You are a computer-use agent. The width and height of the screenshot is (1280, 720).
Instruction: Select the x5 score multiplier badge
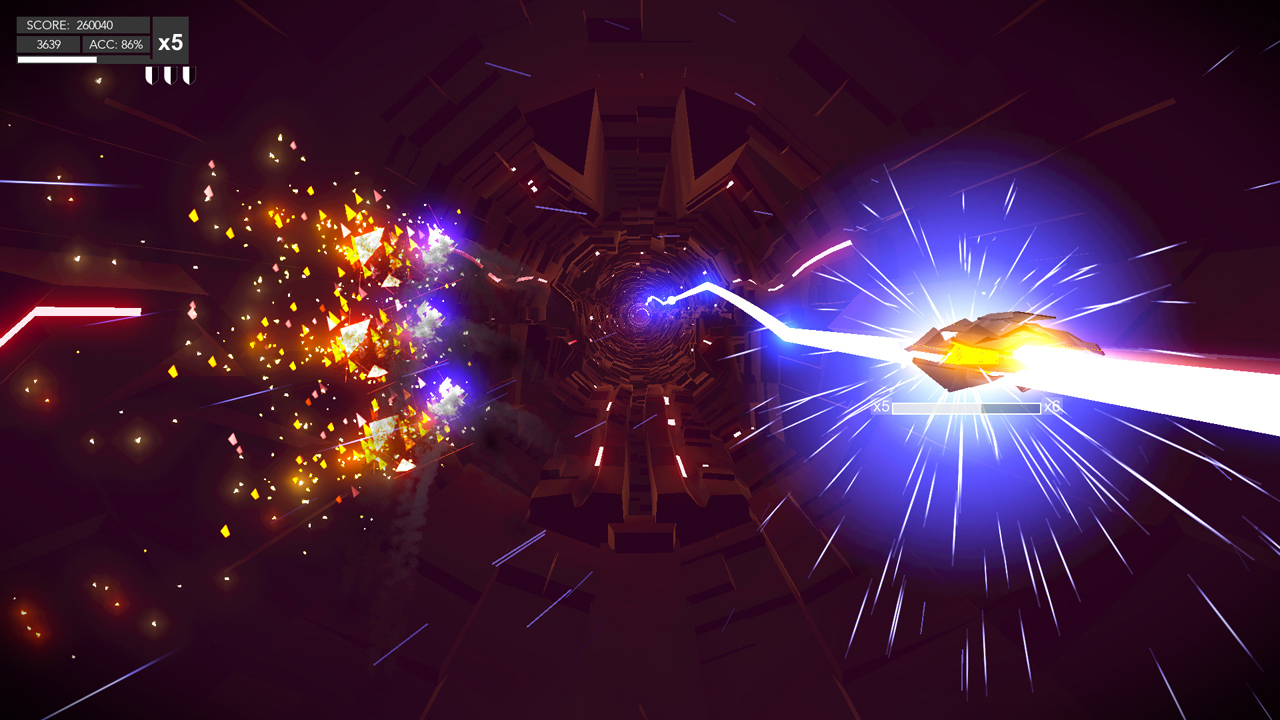pos(170,43)
